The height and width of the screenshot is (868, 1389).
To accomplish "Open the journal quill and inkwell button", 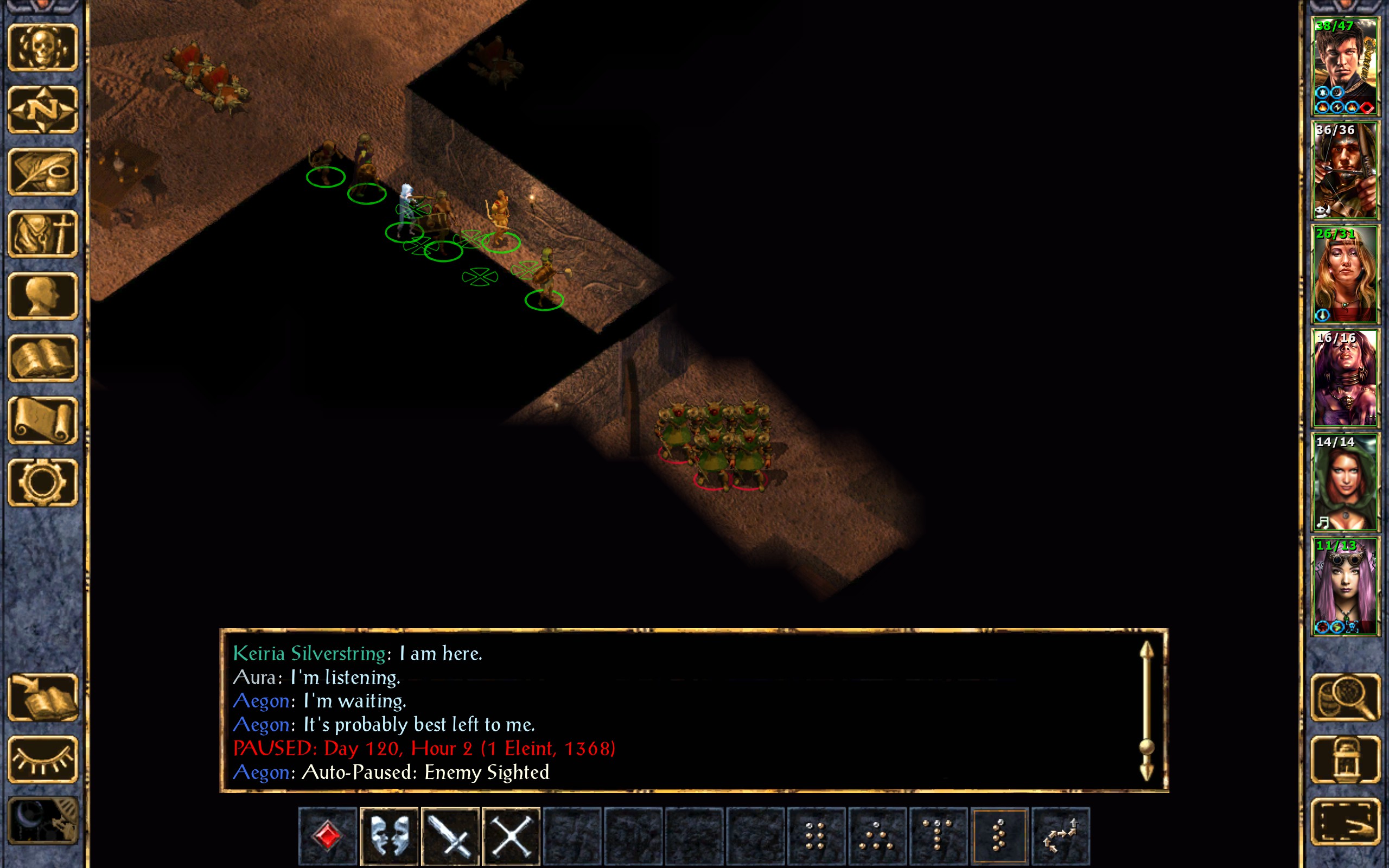I will [43, 171].
